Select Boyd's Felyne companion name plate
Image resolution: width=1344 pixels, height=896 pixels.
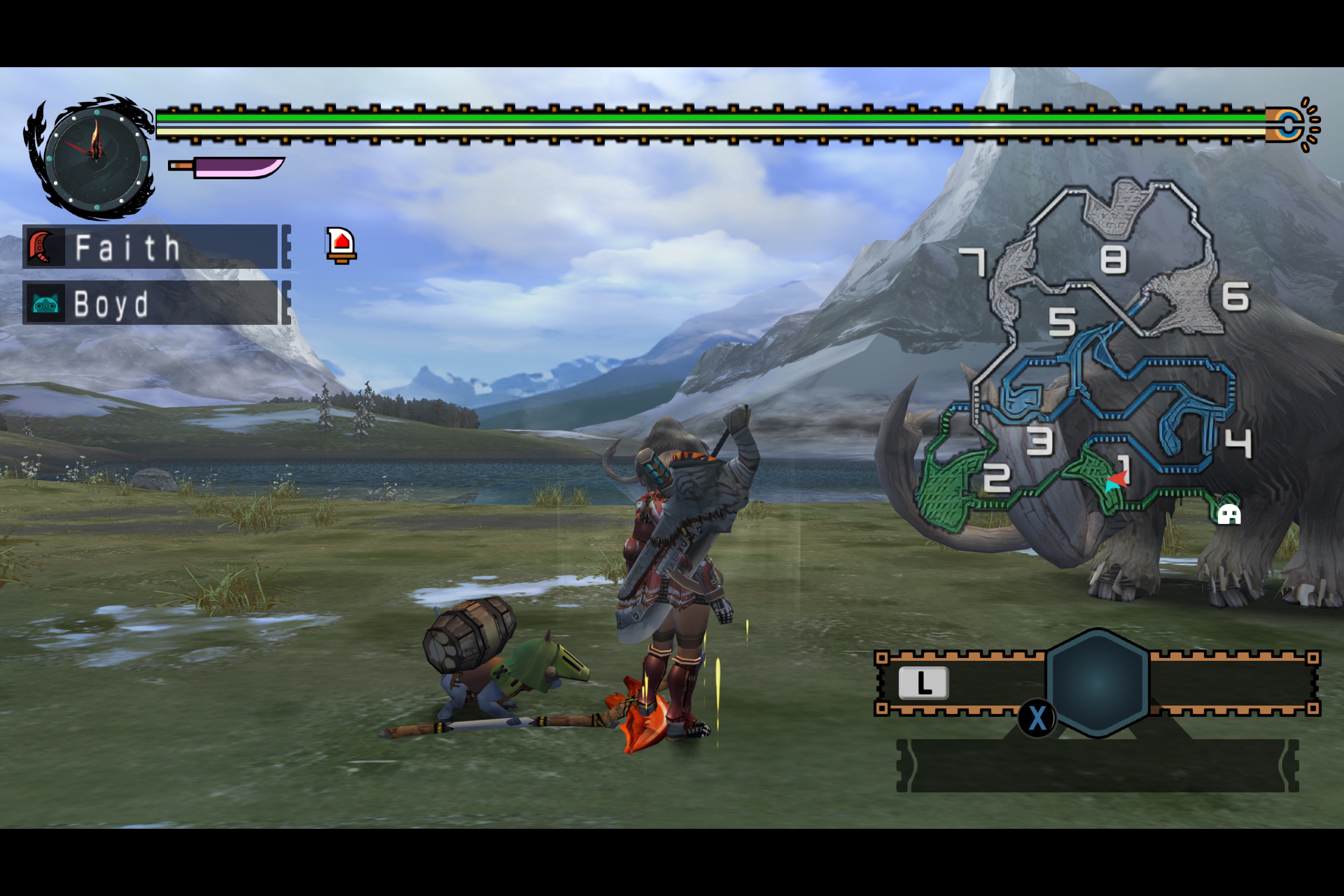tap(150, 303)
